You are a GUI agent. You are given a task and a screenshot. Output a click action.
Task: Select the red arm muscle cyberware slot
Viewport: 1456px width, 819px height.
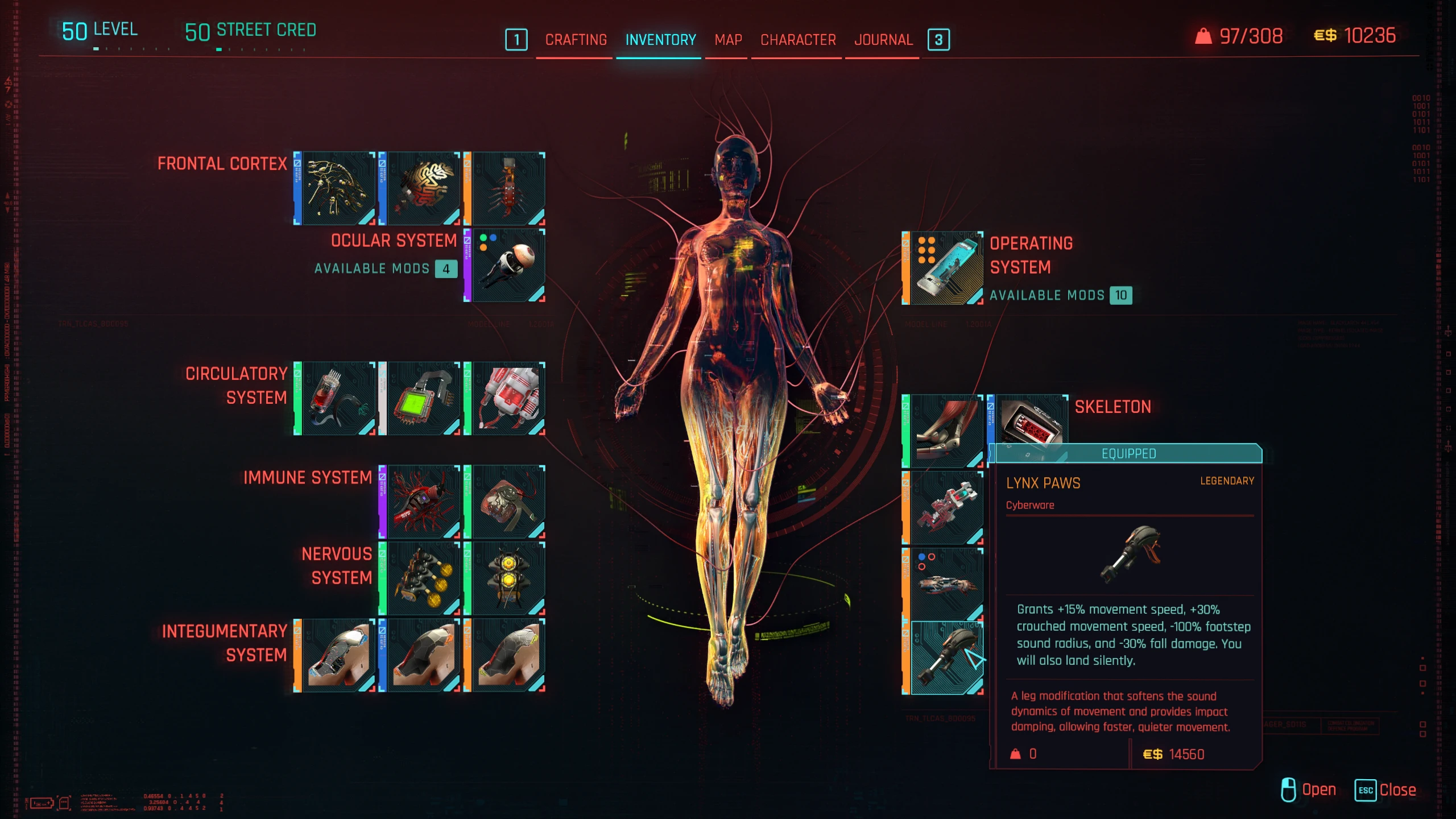(946, 431)
